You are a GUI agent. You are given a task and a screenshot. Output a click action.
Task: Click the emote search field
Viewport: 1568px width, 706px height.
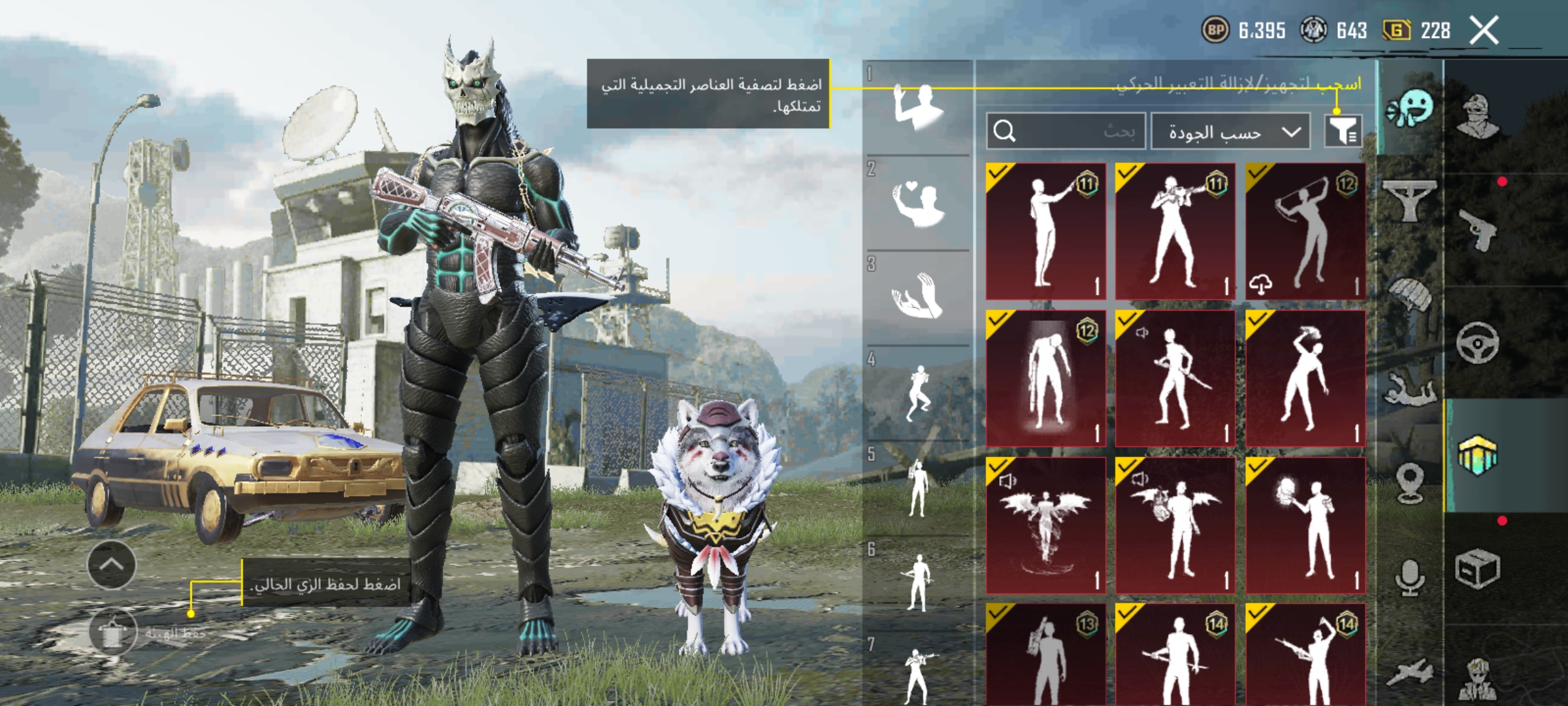1066,131
